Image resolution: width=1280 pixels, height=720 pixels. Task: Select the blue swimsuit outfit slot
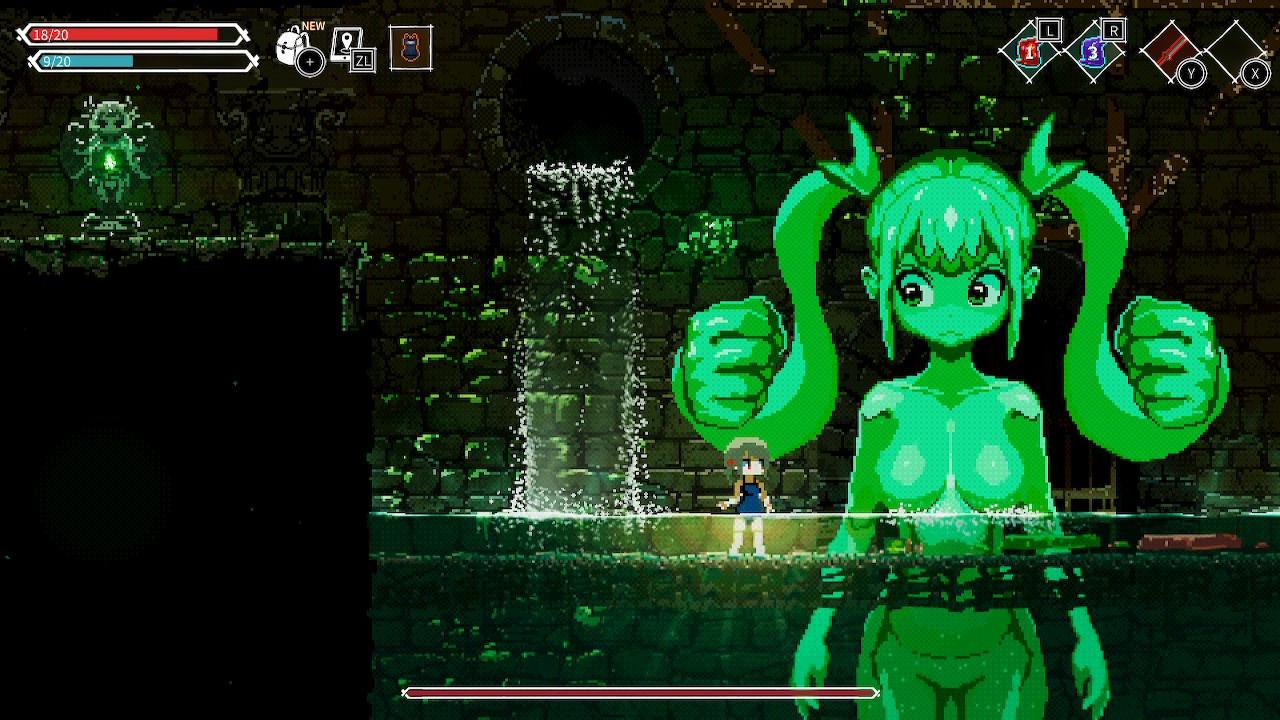[411, 47]
